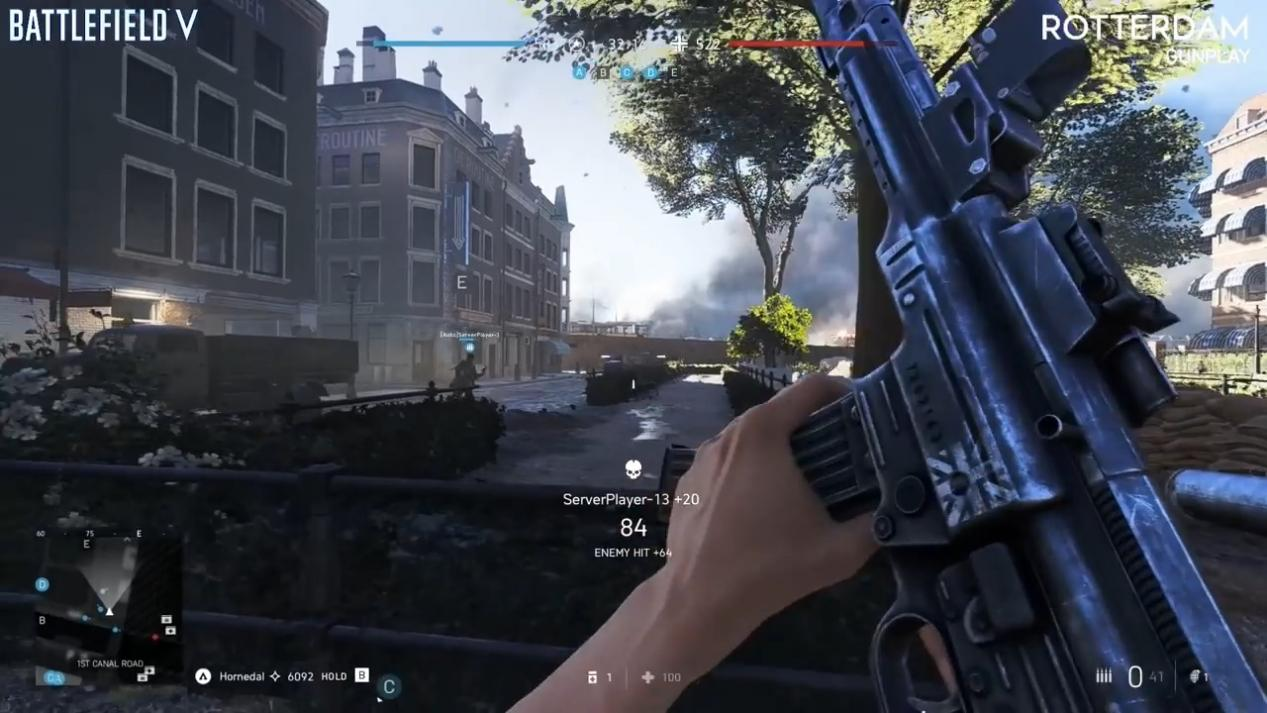
Task: Select the A objective flag in the top bar
Action: [x=580, y=72]
